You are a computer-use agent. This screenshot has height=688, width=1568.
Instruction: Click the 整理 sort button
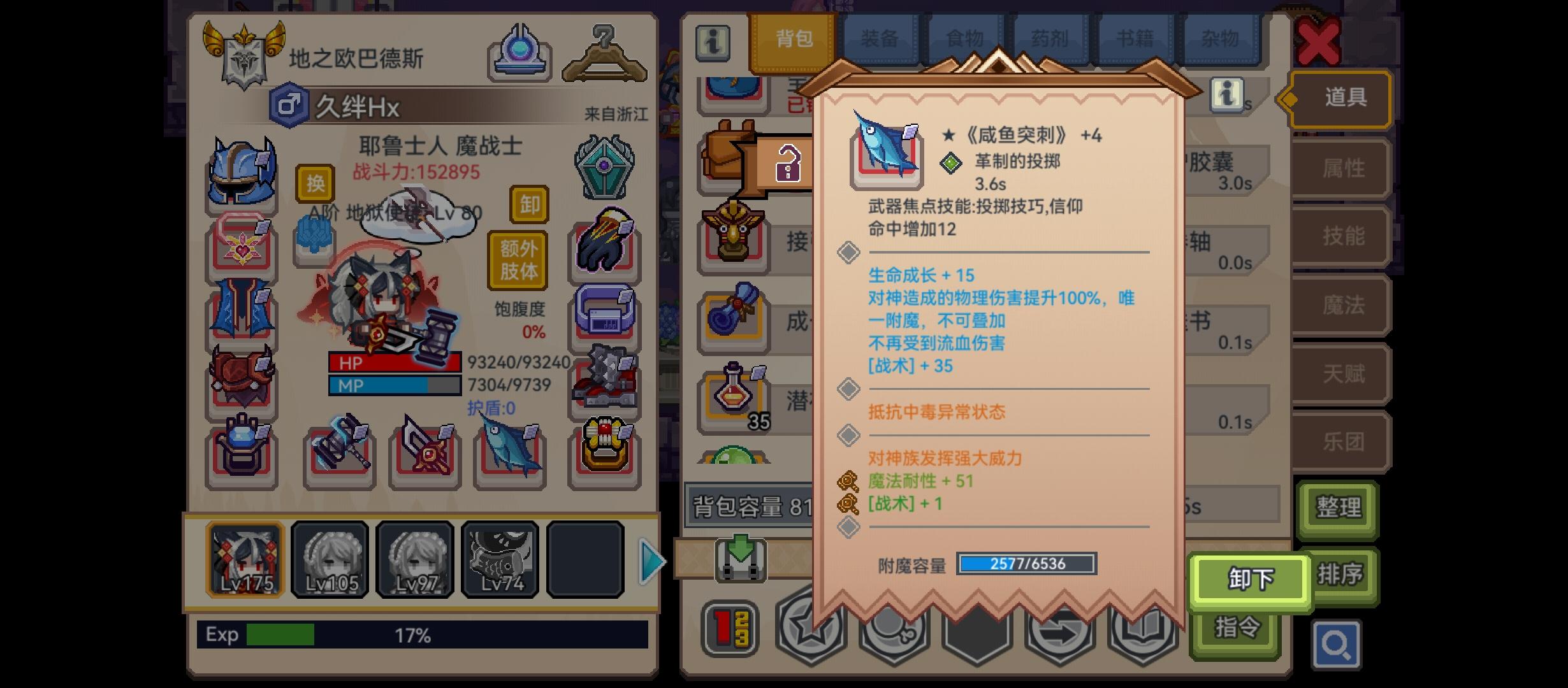pyautogui.click(x=1339, y=508)
